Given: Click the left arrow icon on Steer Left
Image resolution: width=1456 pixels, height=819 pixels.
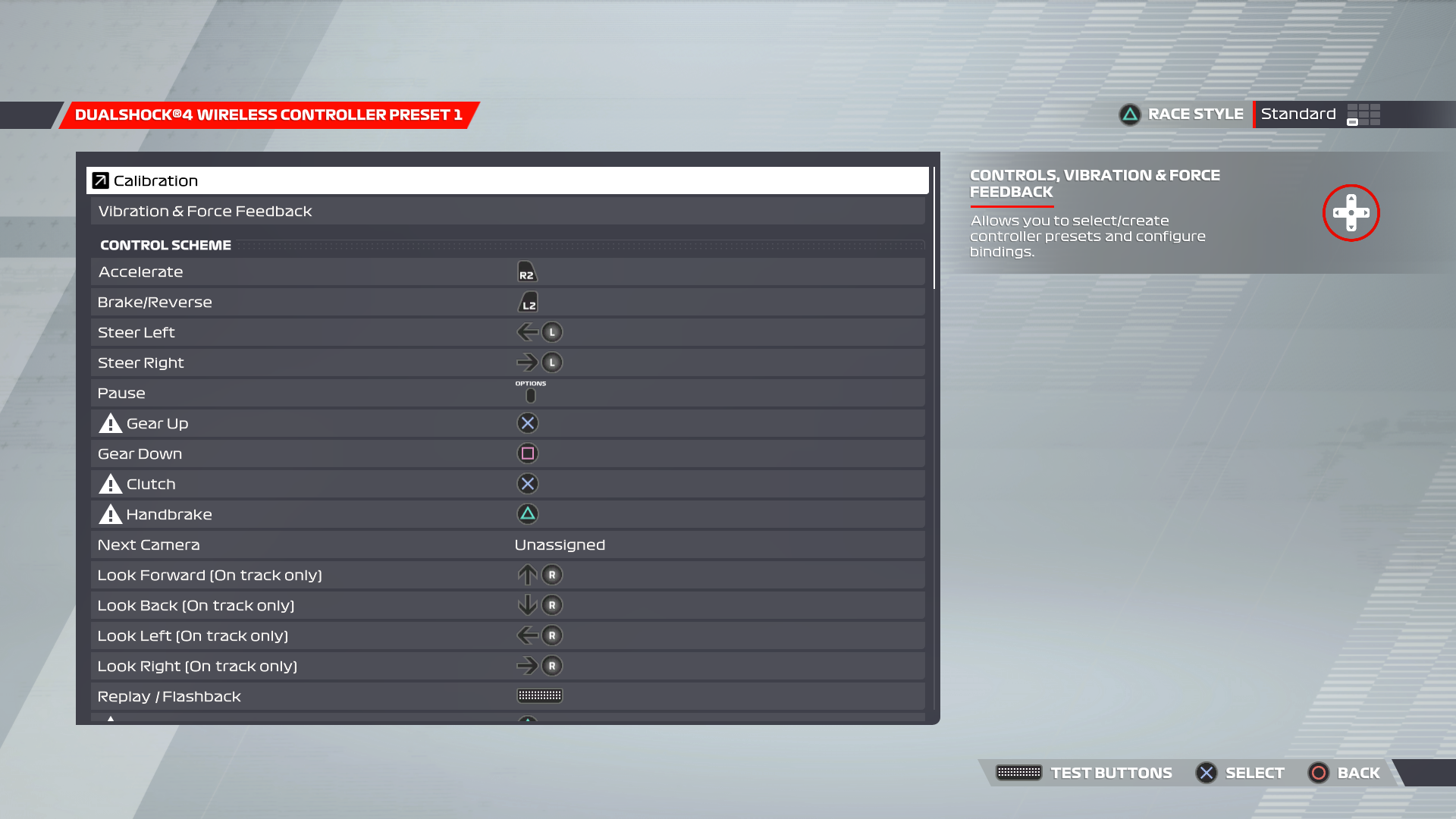Looking at the screenshot, I should tap(526, 332).
